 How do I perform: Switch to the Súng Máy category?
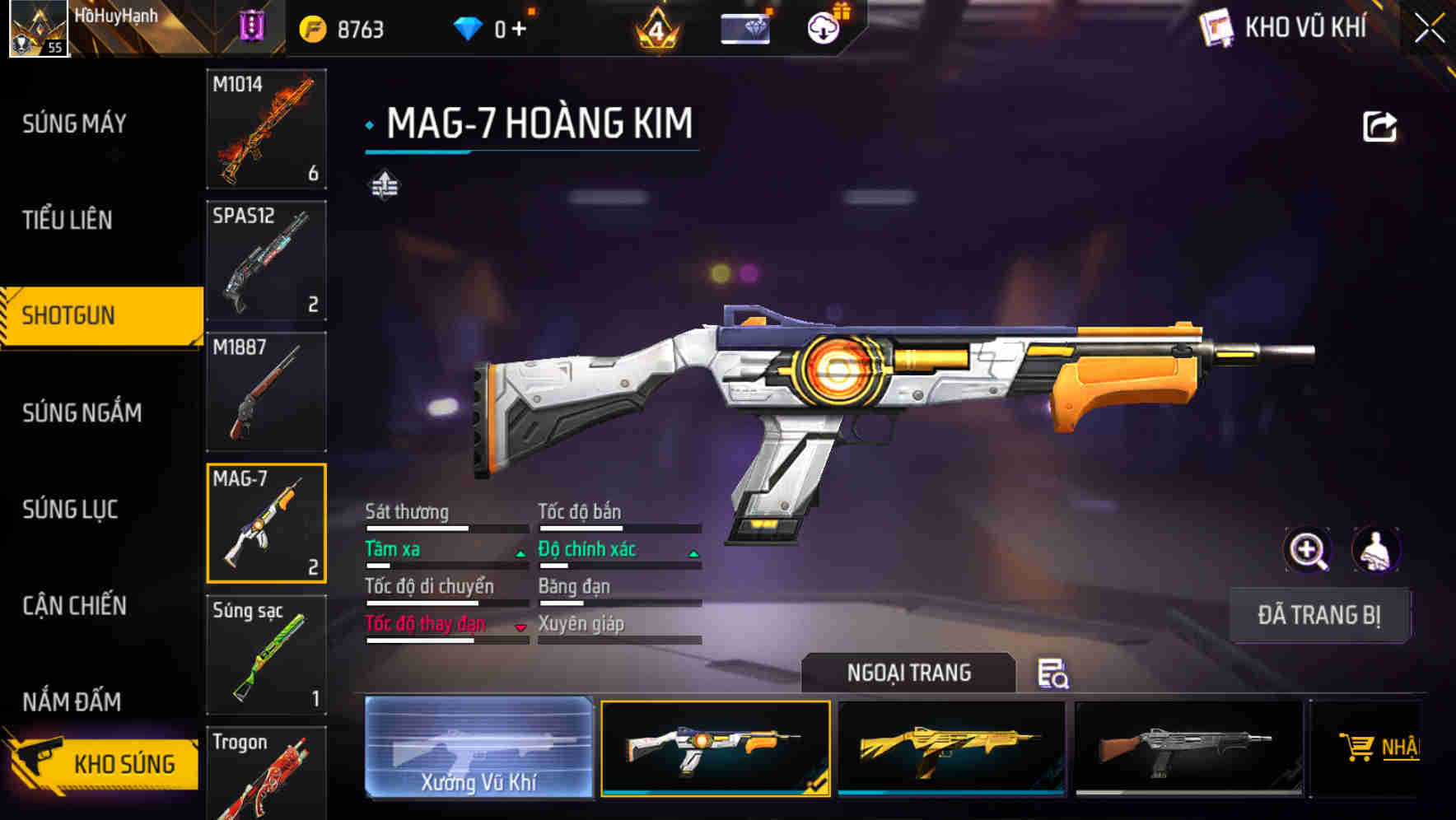(74, 123)
